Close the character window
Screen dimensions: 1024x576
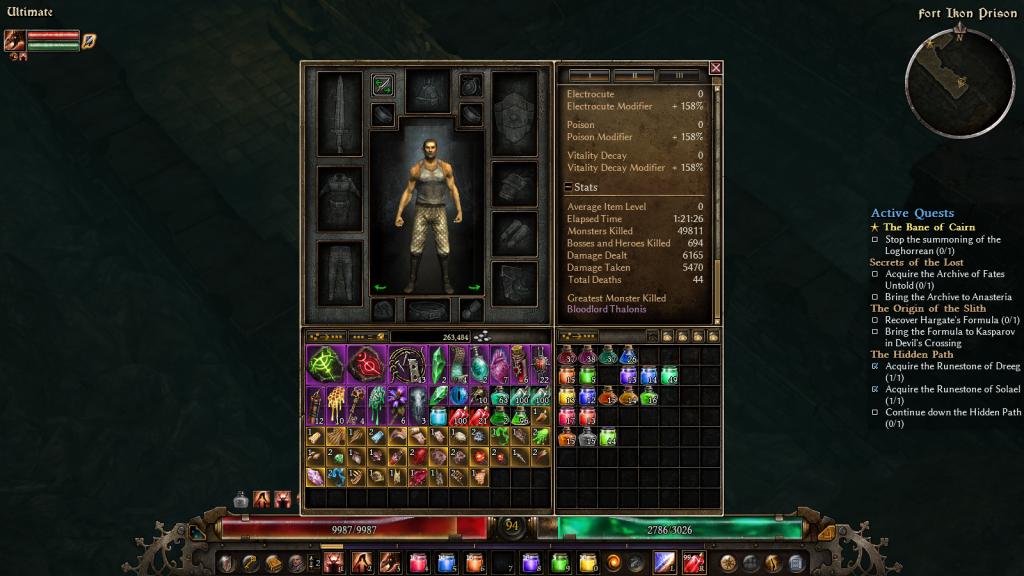(x=715, y=68)
